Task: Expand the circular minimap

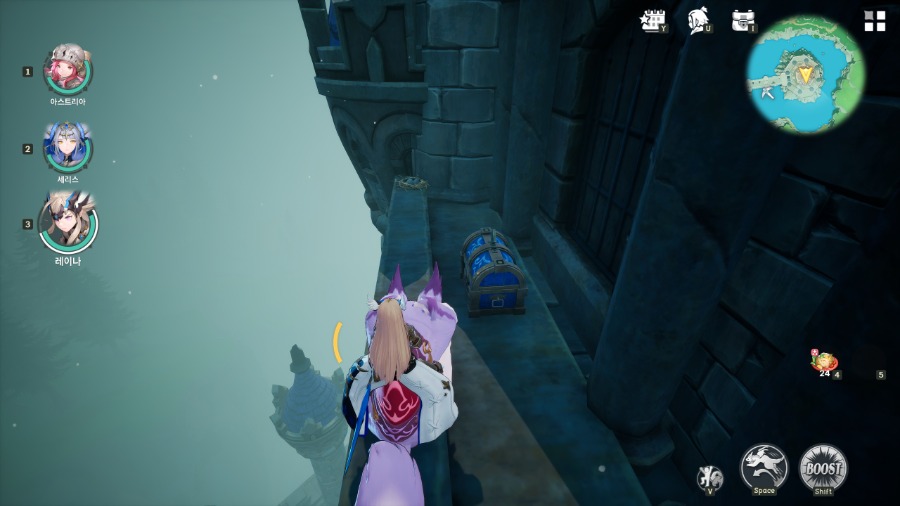Action: (x=805, y=74)
